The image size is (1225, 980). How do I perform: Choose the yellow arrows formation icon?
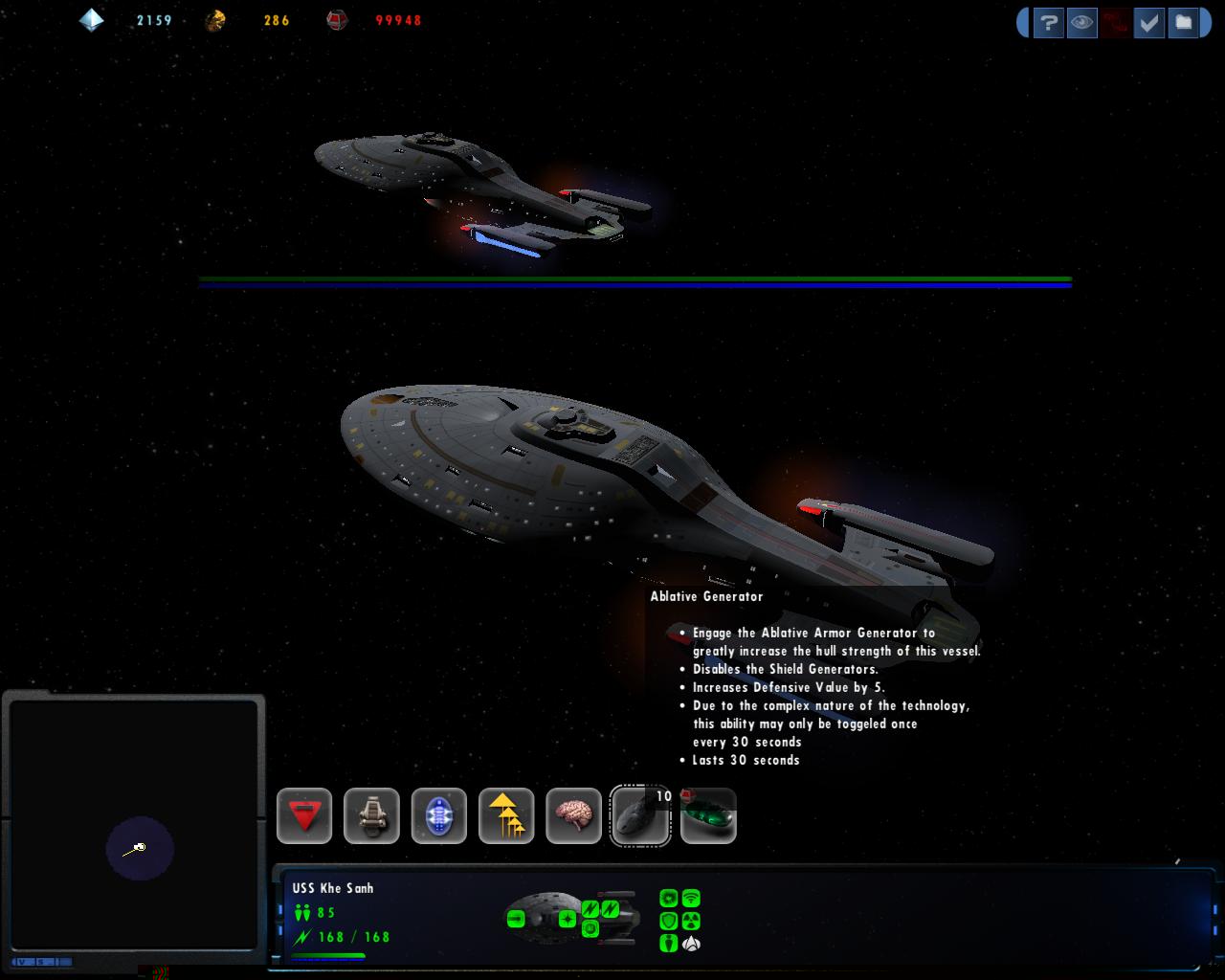[x=506, y=815]
